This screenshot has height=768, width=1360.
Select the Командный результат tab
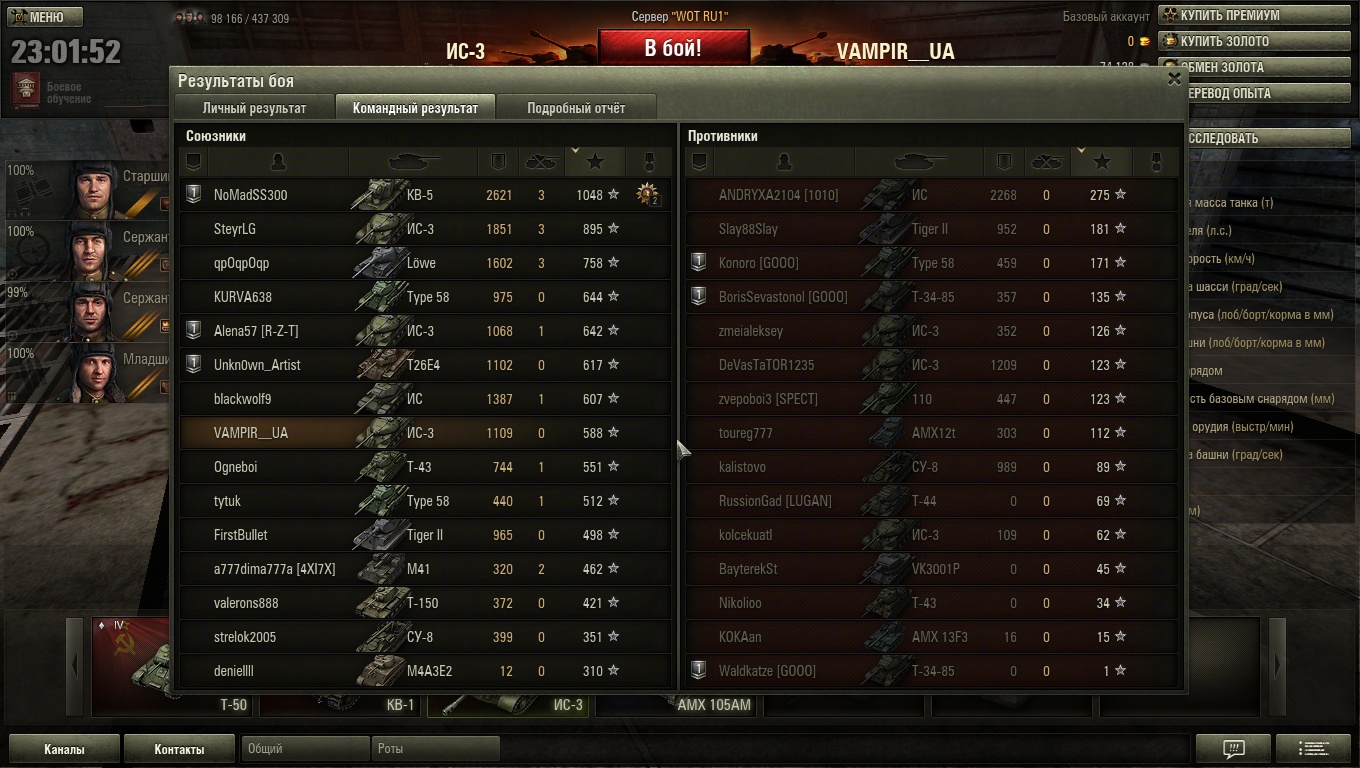415,108
